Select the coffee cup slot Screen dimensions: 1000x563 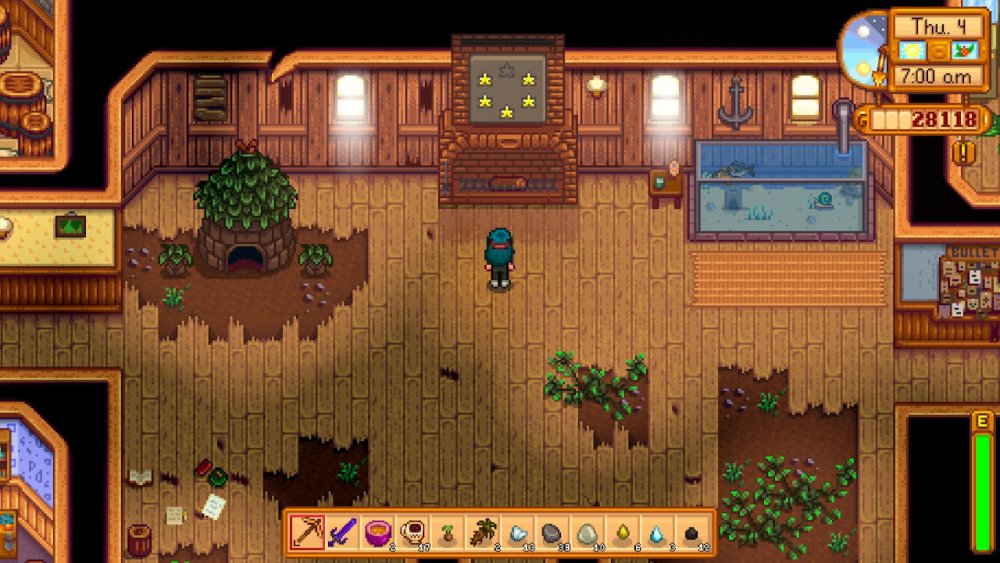point(412,532)
